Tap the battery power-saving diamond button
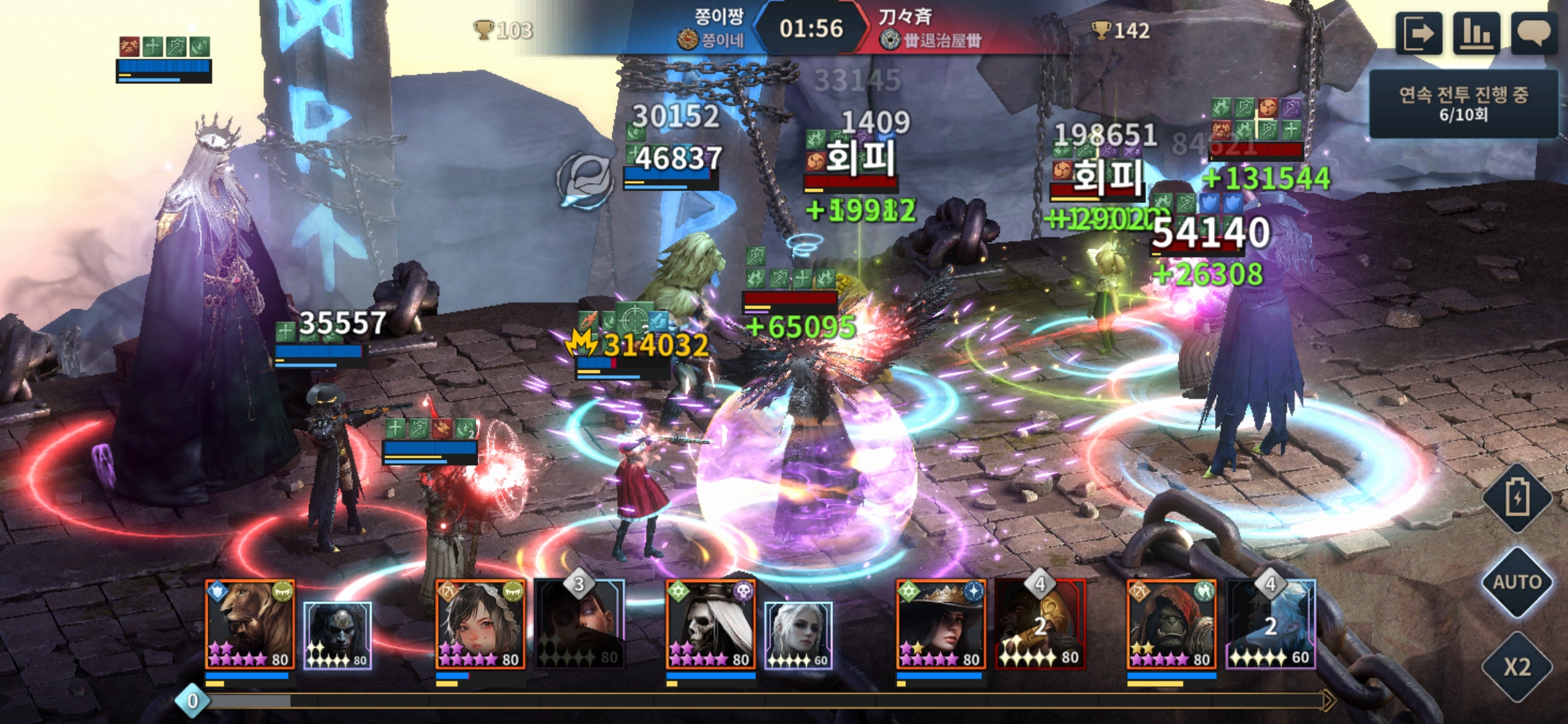 click(1517, 497)
